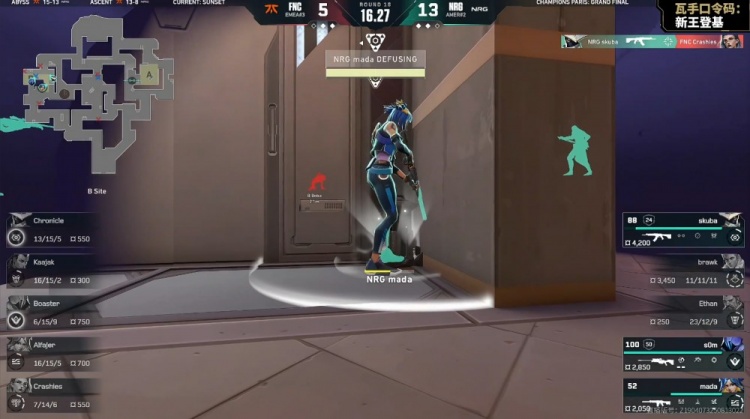Screen dimensions: 750x419
Task: Choose Ethan's player card
Action: pos(684,311)
